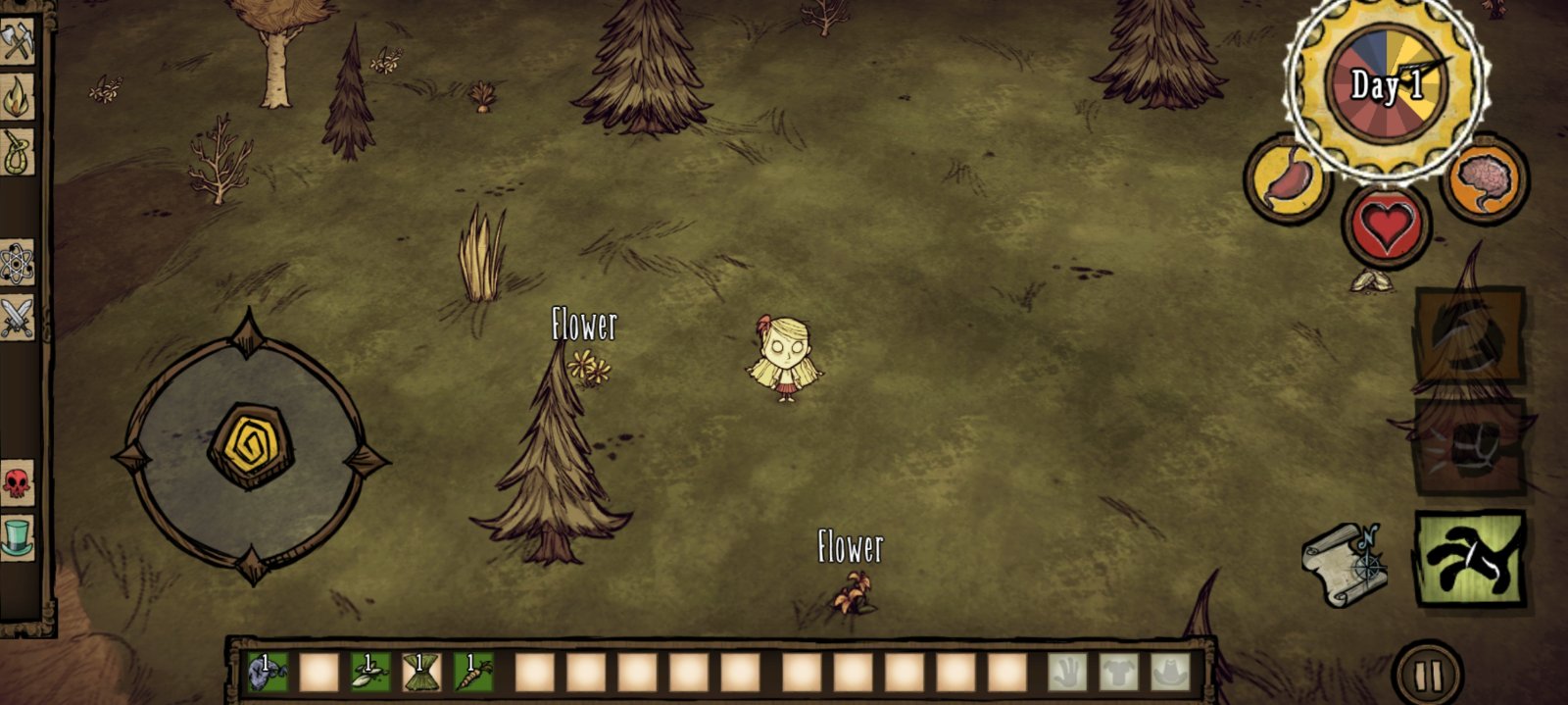Open the atom Science crafting tab
This screenshot has width=1568, height=705.
pos(17,263)
